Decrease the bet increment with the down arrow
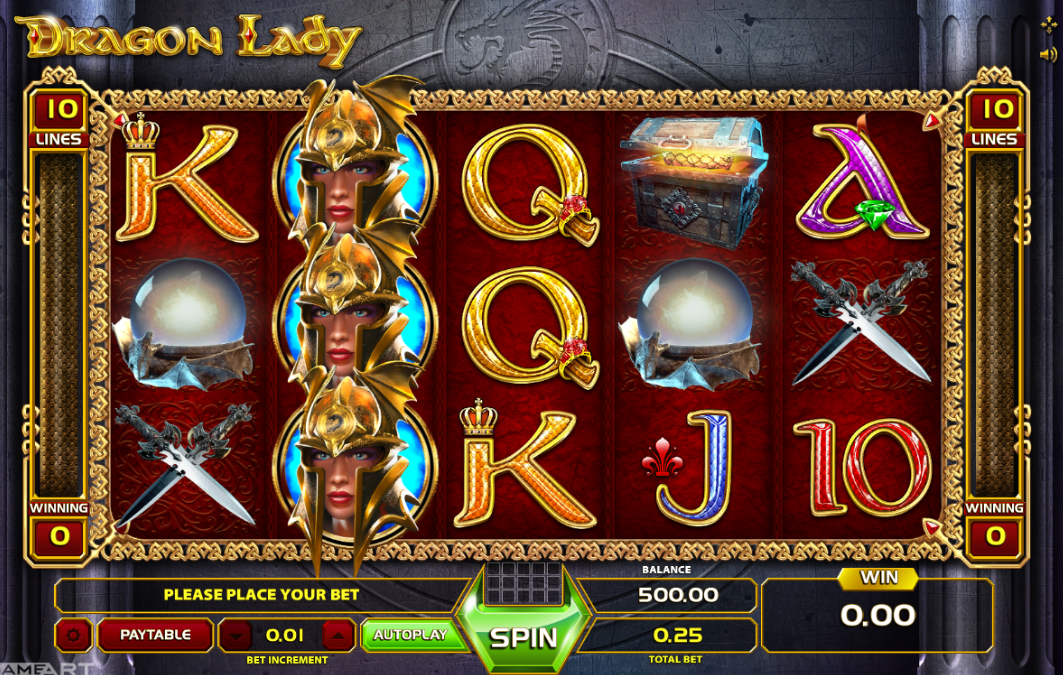 [x=236, y=635]
